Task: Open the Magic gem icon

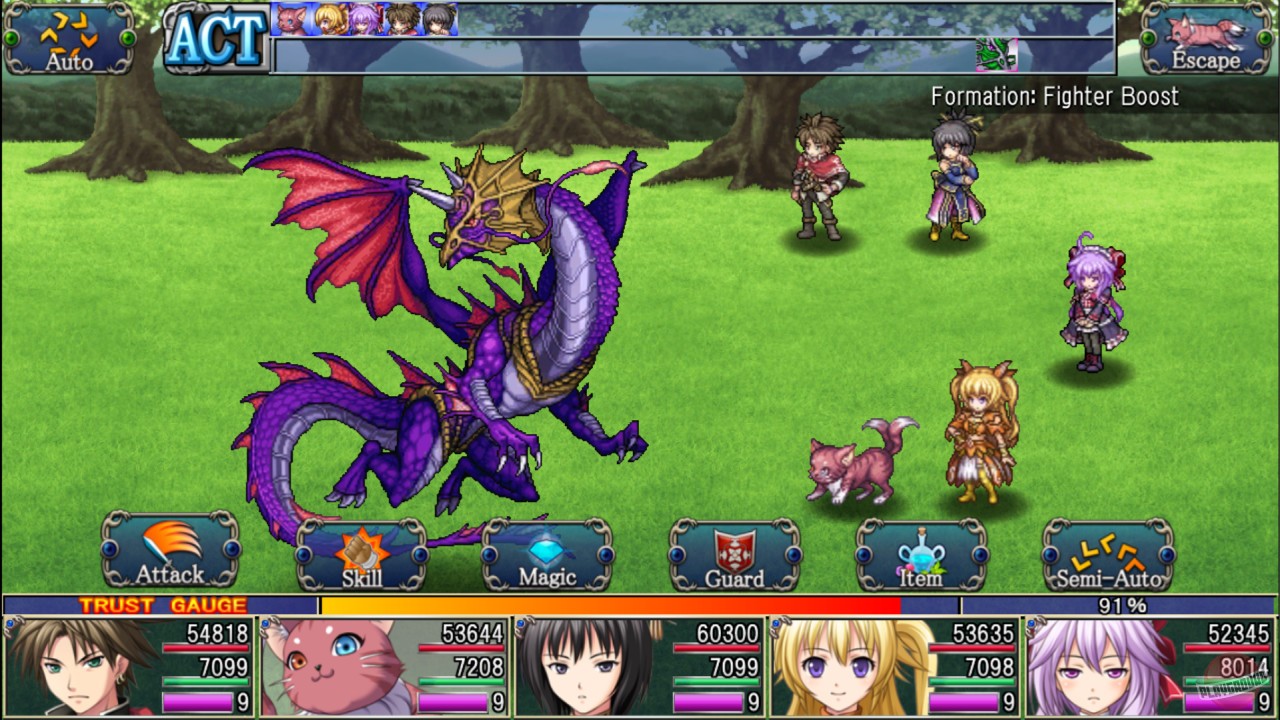Action: (544, 550)
